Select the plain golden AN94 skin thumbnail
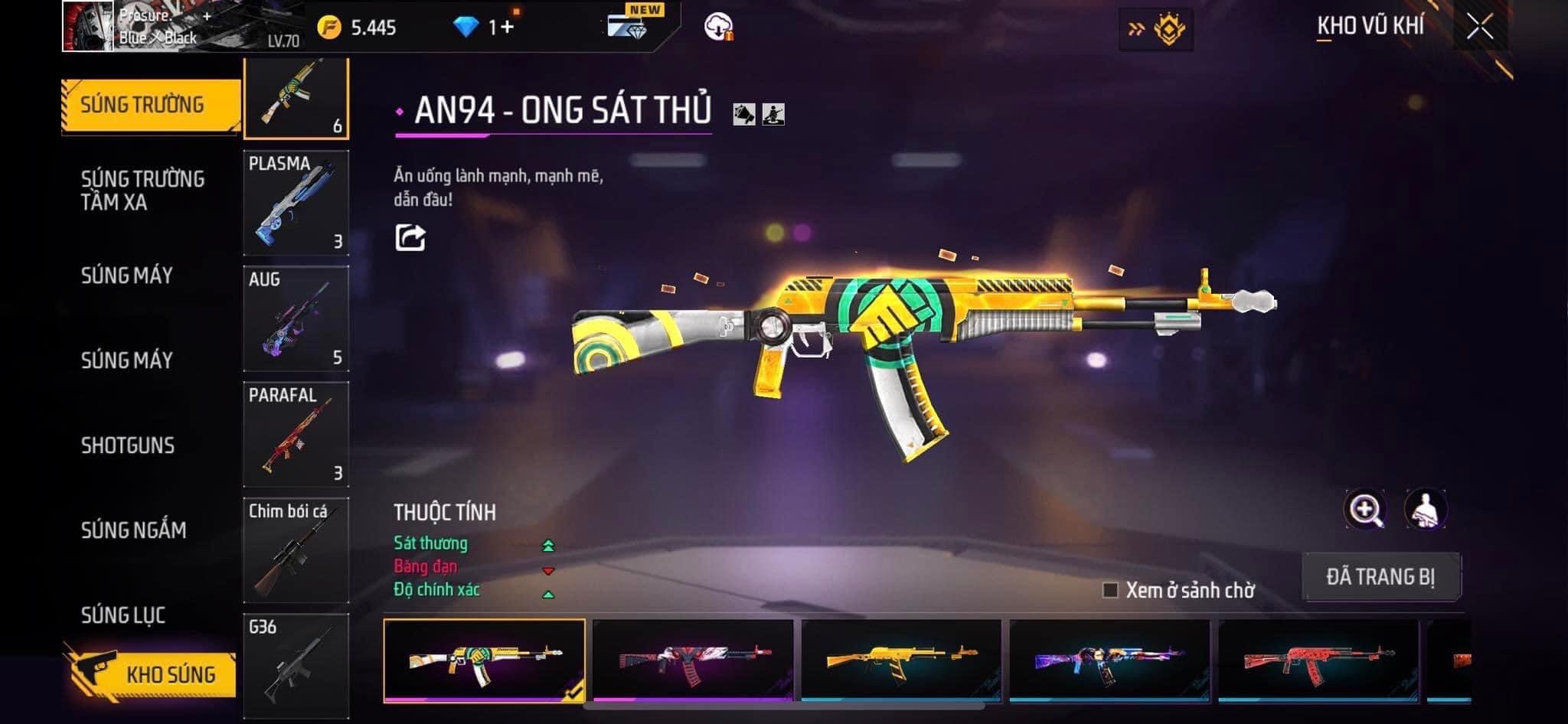The width and height of the screenshot is (1568, 724). coord(901,660)
